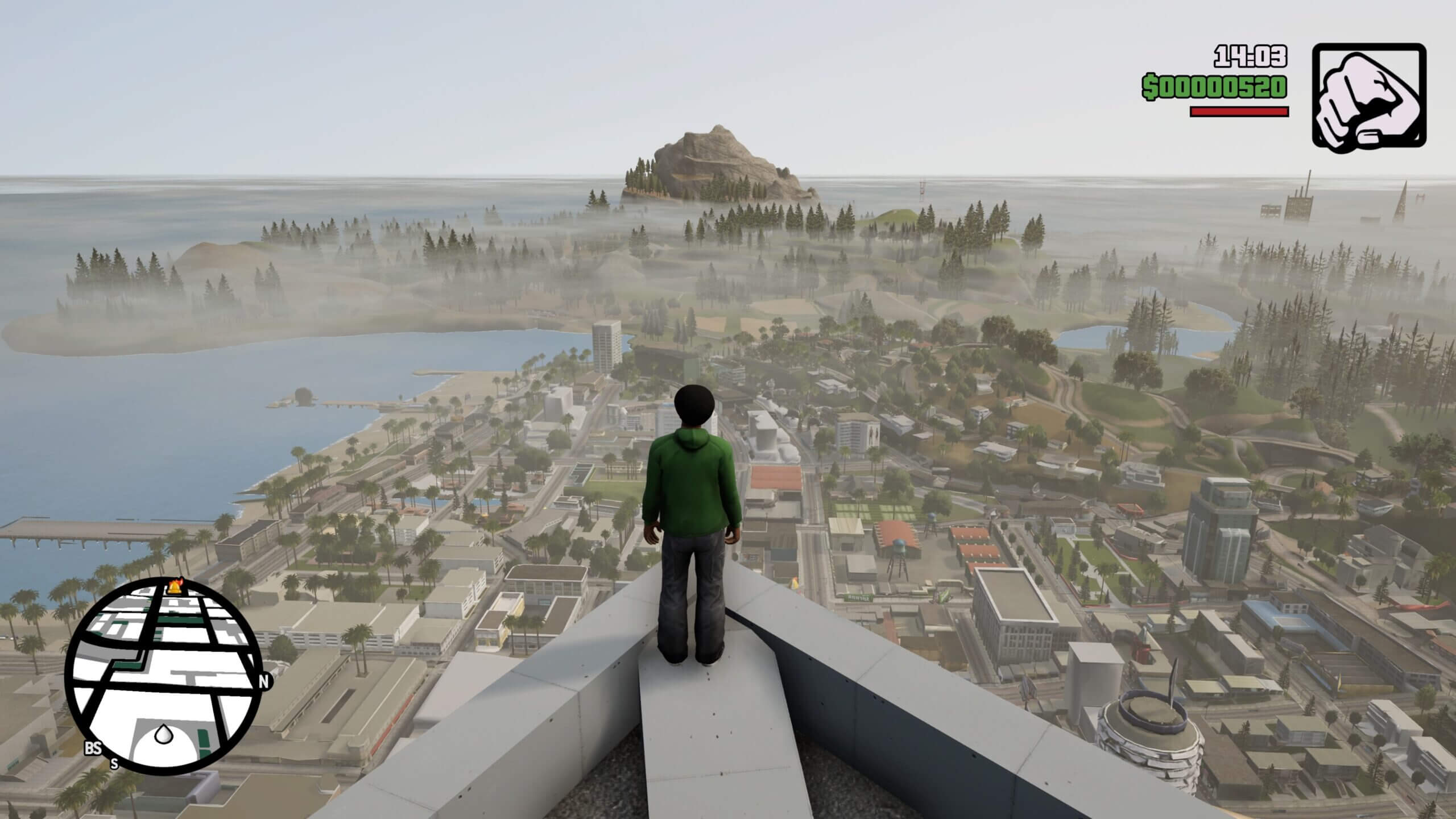Select the BS marker at the radar edge
The width and height of the screenshot is (1456, 819).
point(92,748)
